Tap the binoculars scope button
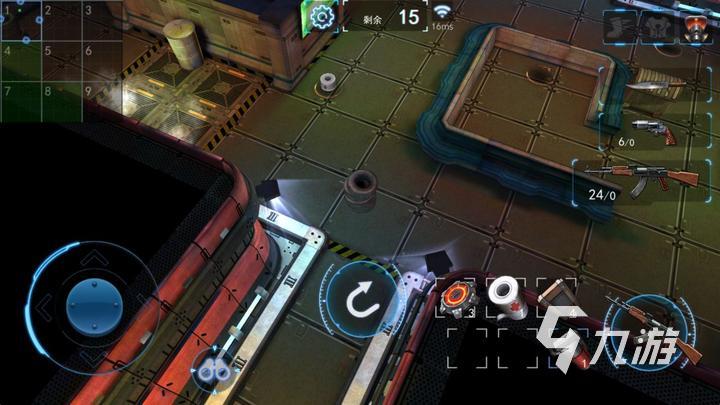Image resolution: width=720 pixels, height=405 pixels. click(x=211, y=369)
